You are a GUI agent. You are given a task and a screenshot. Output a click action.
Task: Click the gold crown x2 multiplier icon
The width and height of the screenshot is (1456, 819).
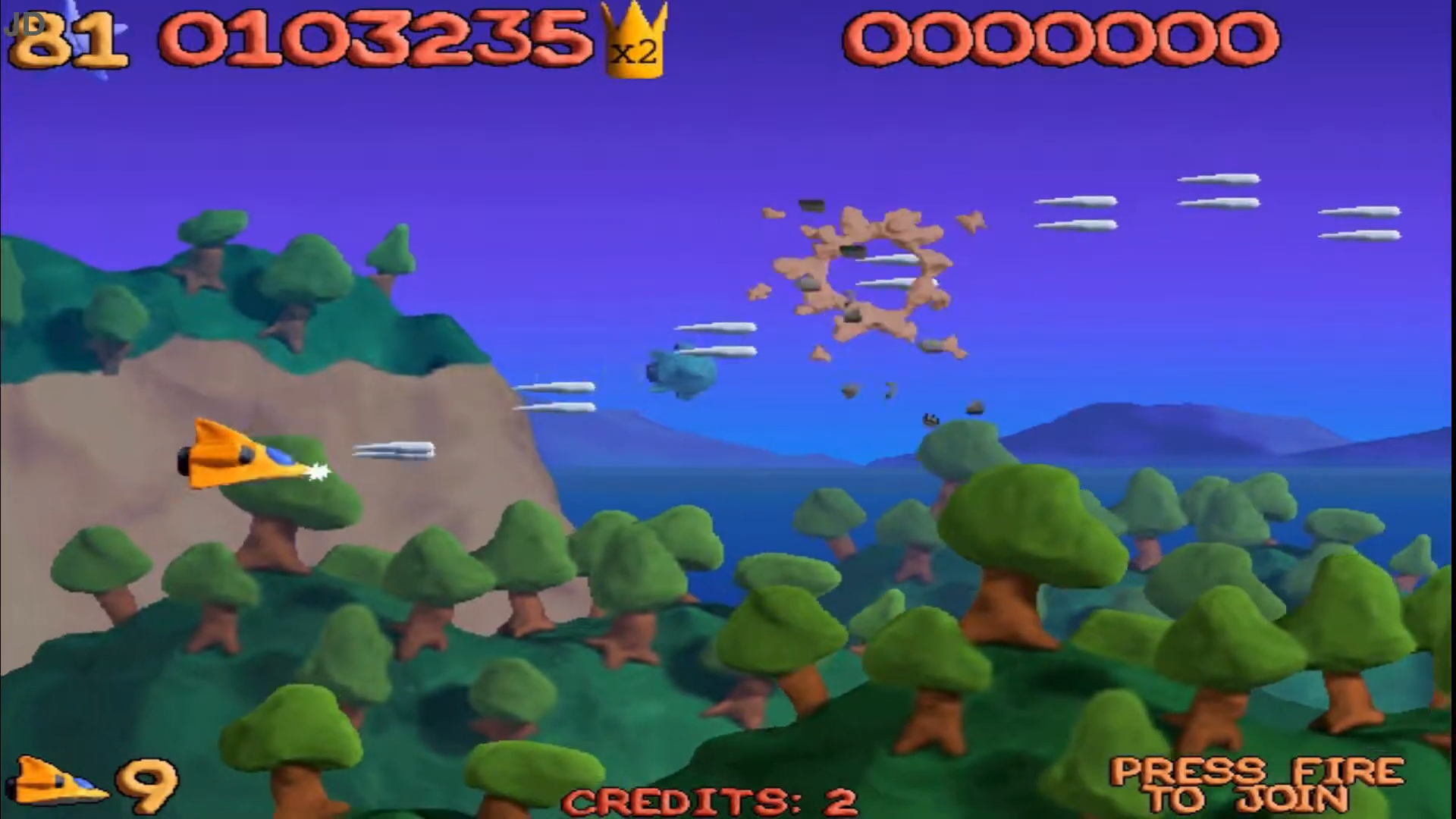tap(634, 42)
